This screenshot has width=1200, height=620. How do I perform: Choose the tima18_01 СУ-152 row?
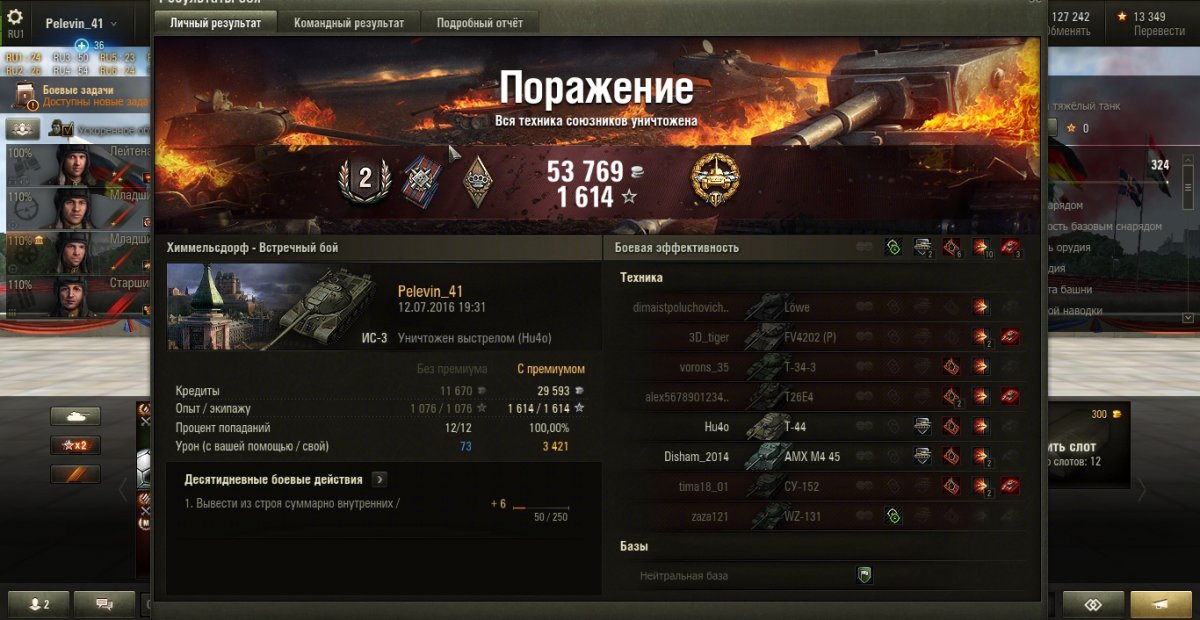click(820, 486)
